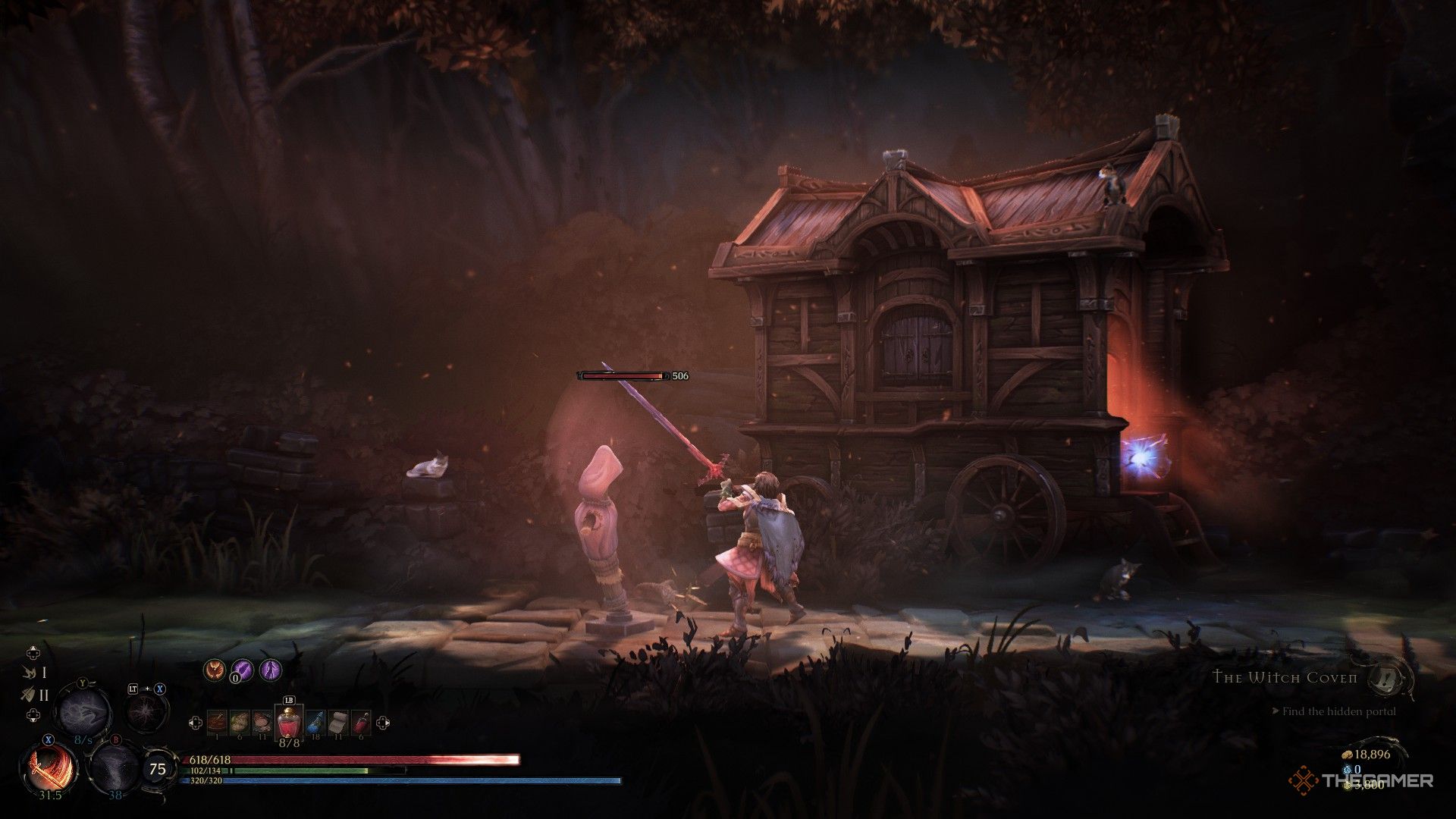
Task: Select the blue mana potion slot
Action: [315, 723]
